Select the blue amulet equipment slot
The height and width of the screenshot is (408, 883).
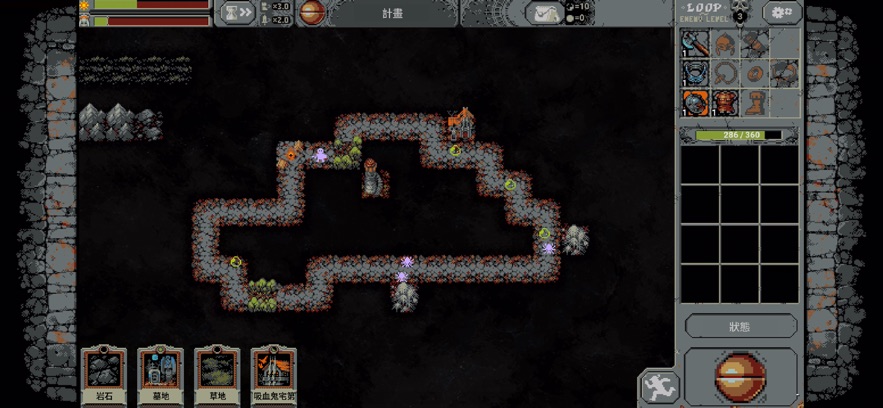tap(696, 73)
